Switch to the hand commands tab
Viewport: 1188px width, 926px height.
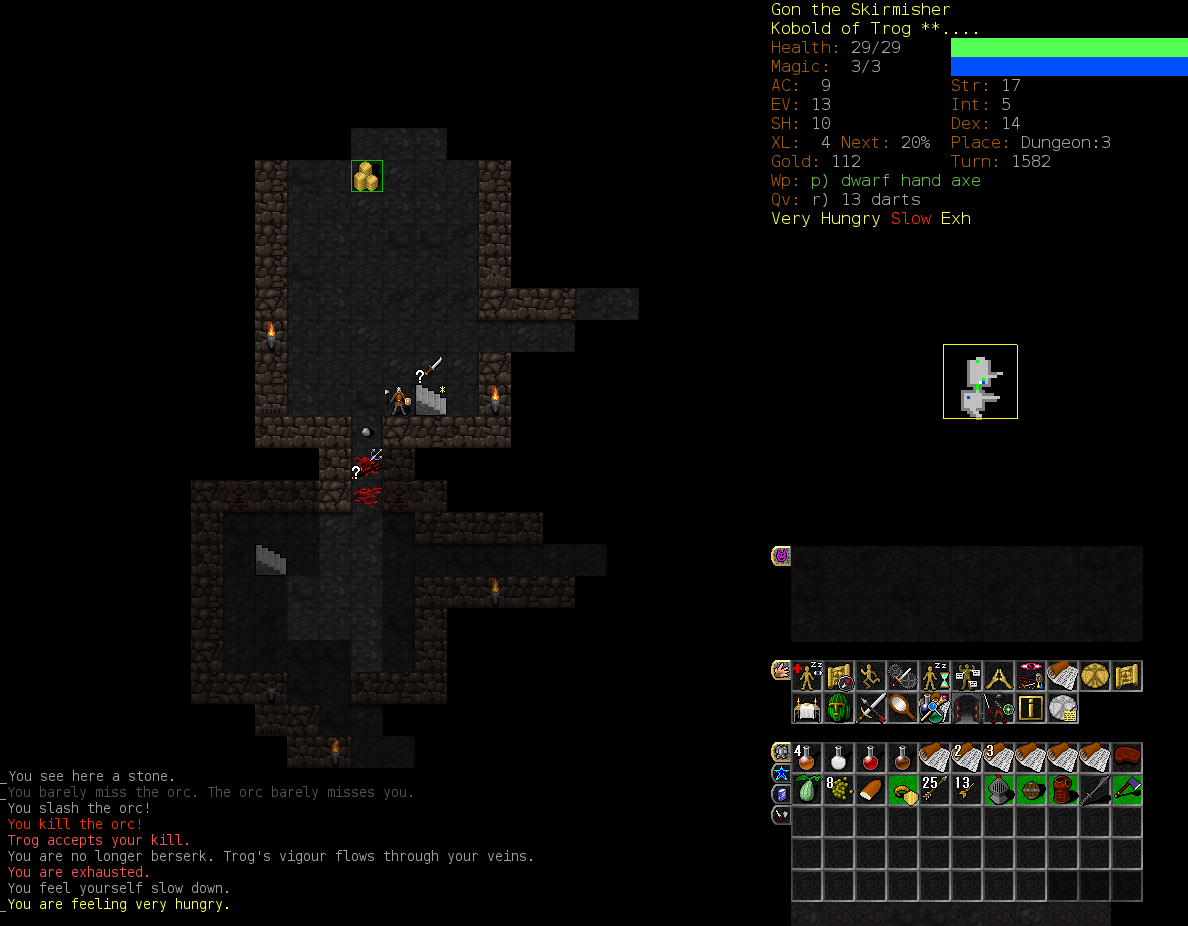tap(781, 670)
